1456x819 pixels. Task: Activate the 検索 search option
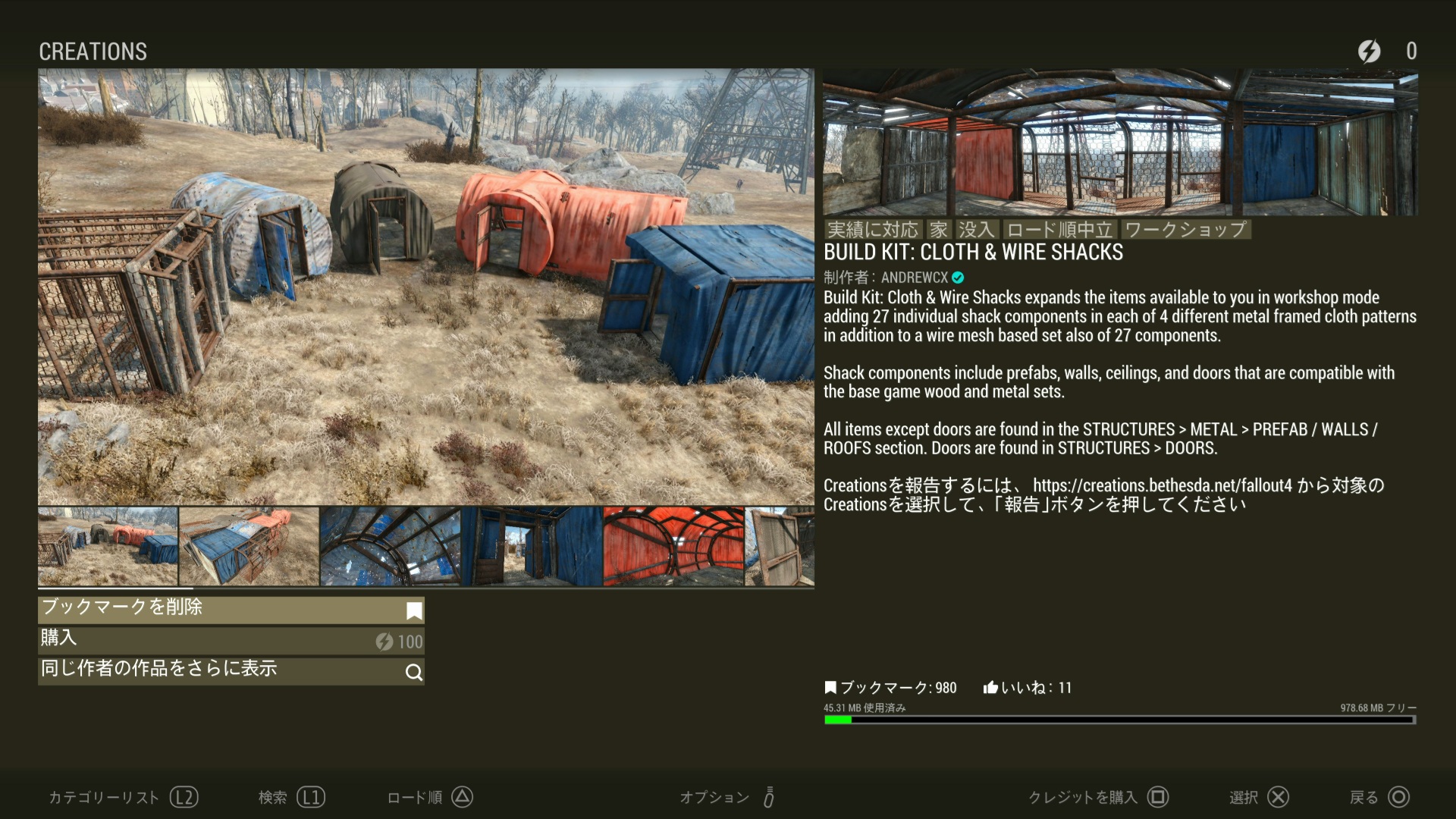[x=291, y=797]
